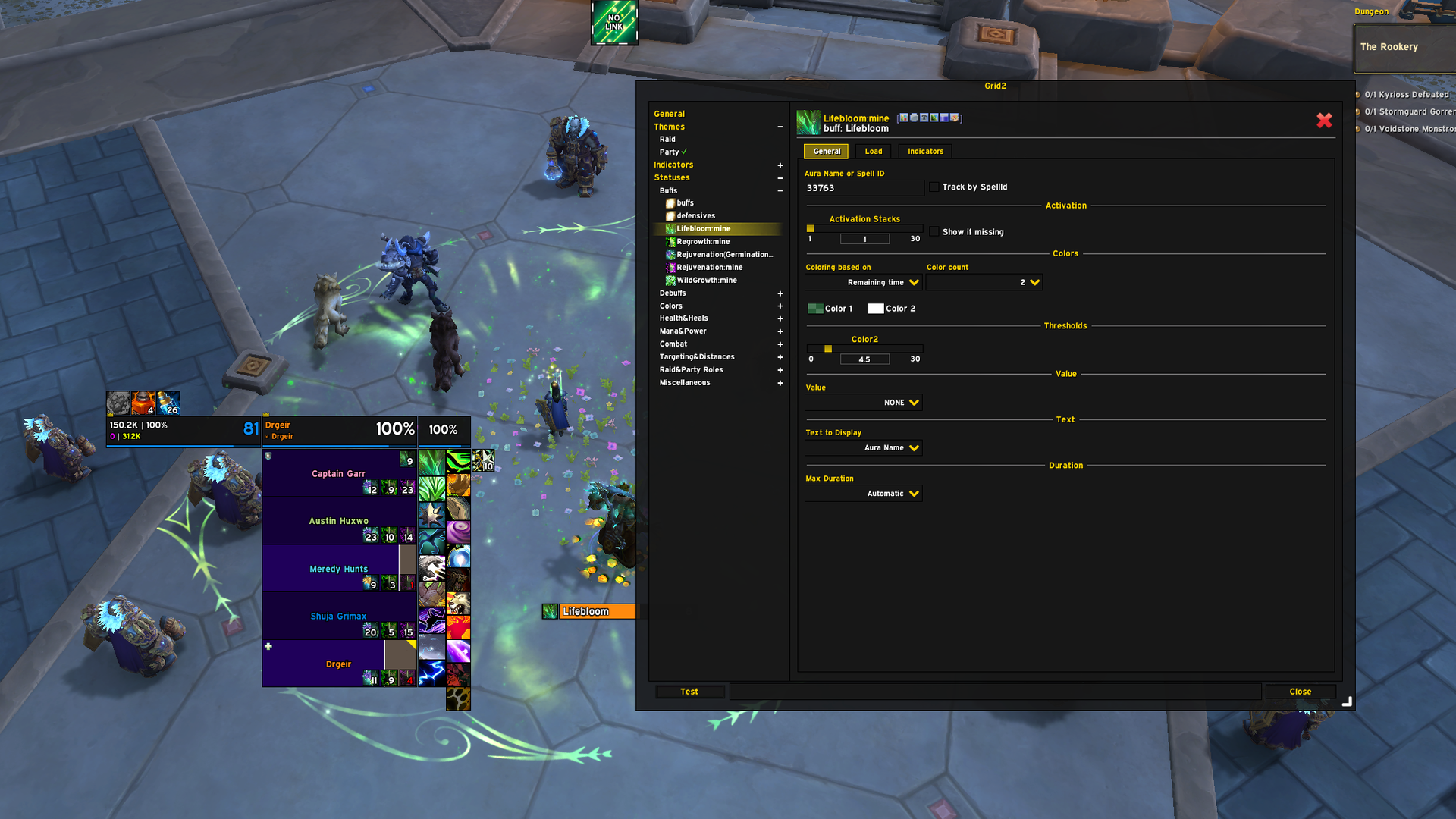Select Captain Garr's party frame
Screen dimensions: 1456x819
point(338,473)
